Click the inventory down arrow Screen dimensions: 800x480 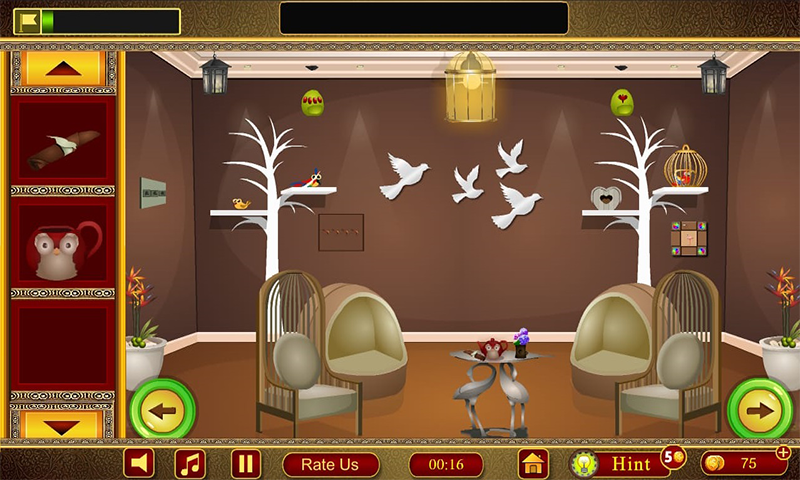pos(63,424)
